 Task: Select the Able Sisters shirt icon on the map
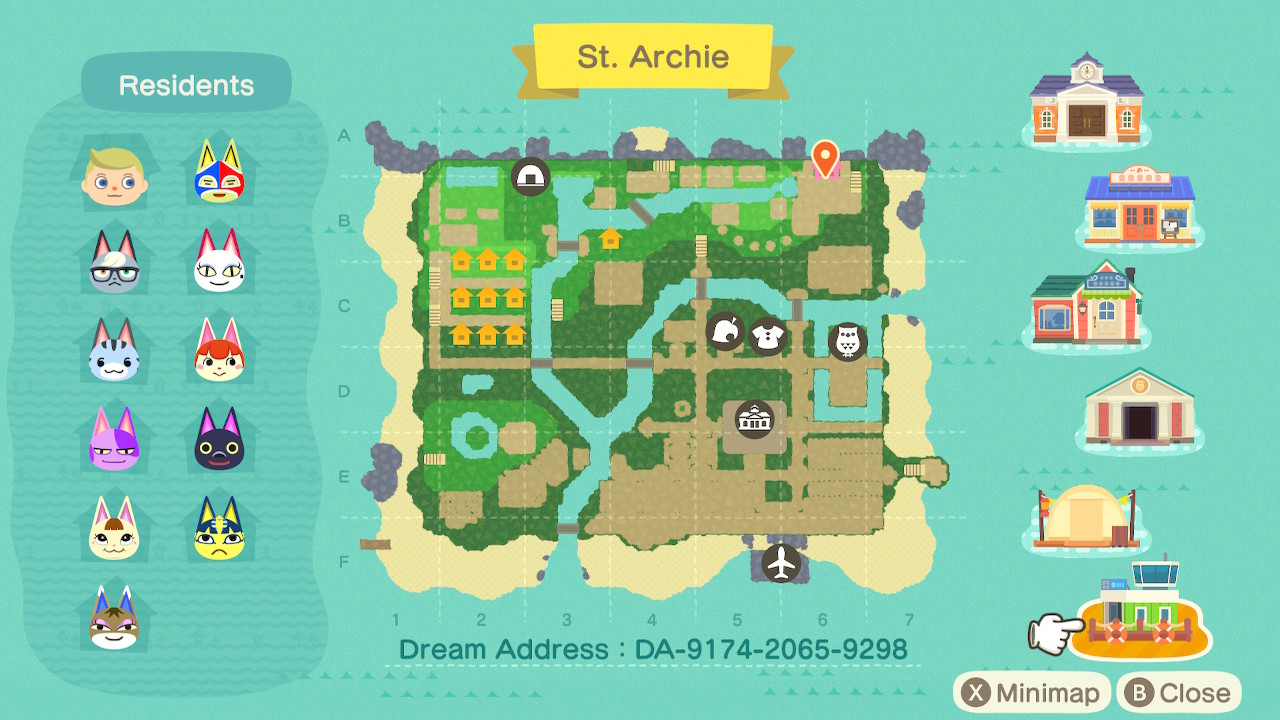(x=768, y=336)
